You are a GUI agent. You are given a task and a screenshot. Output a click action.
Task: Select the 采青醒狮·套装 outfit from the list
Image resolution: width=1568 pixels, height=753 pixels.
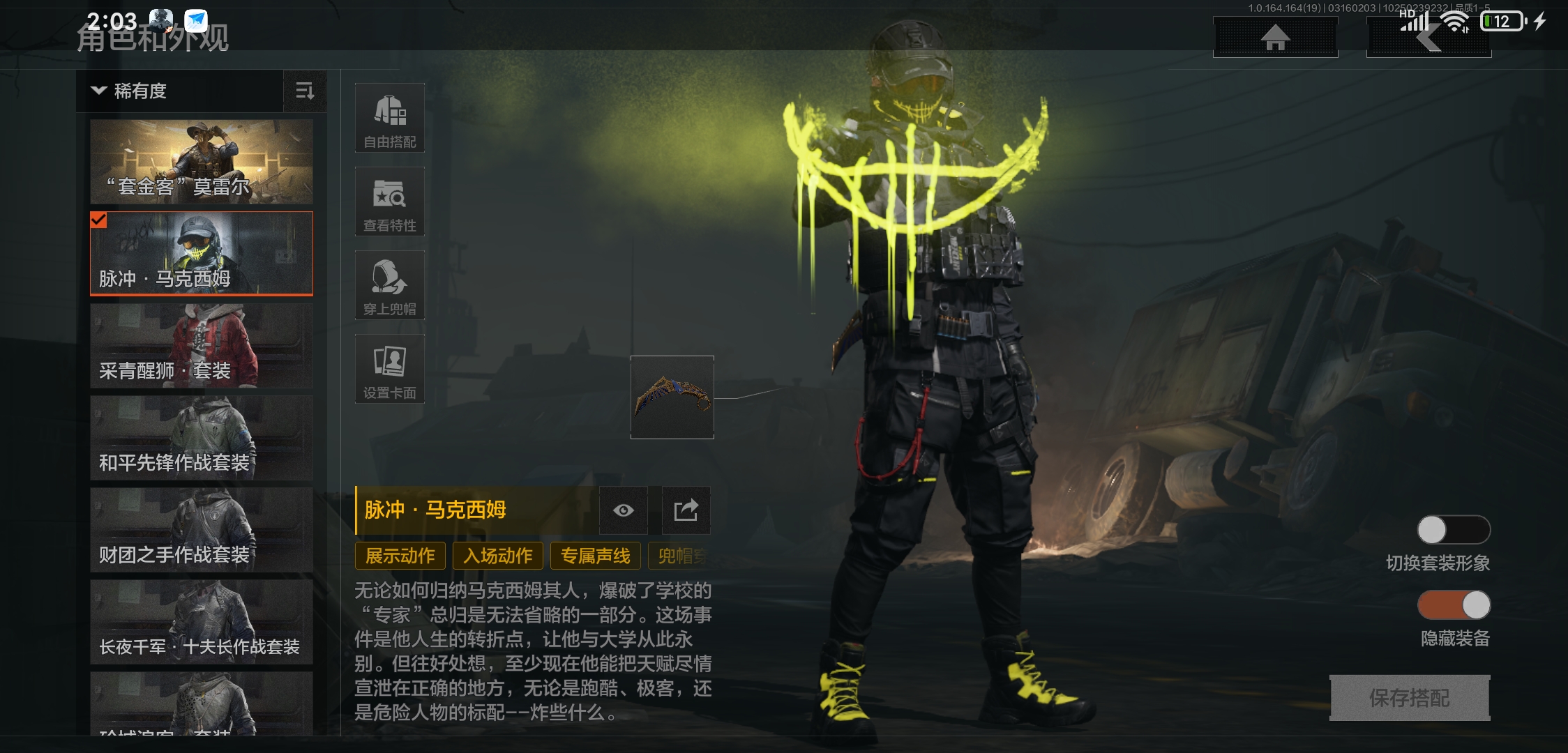tap(202, 346)
